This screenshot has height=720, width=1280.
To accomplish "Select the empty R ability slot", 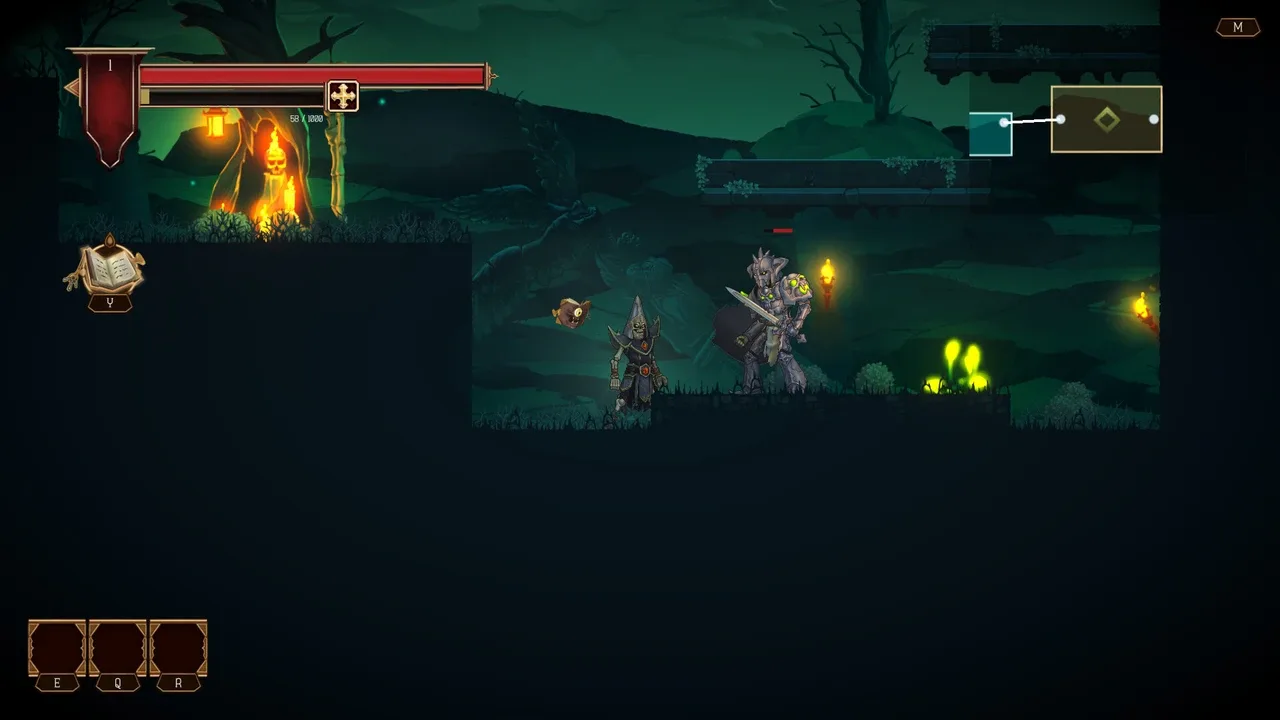I will click(177, 647).
